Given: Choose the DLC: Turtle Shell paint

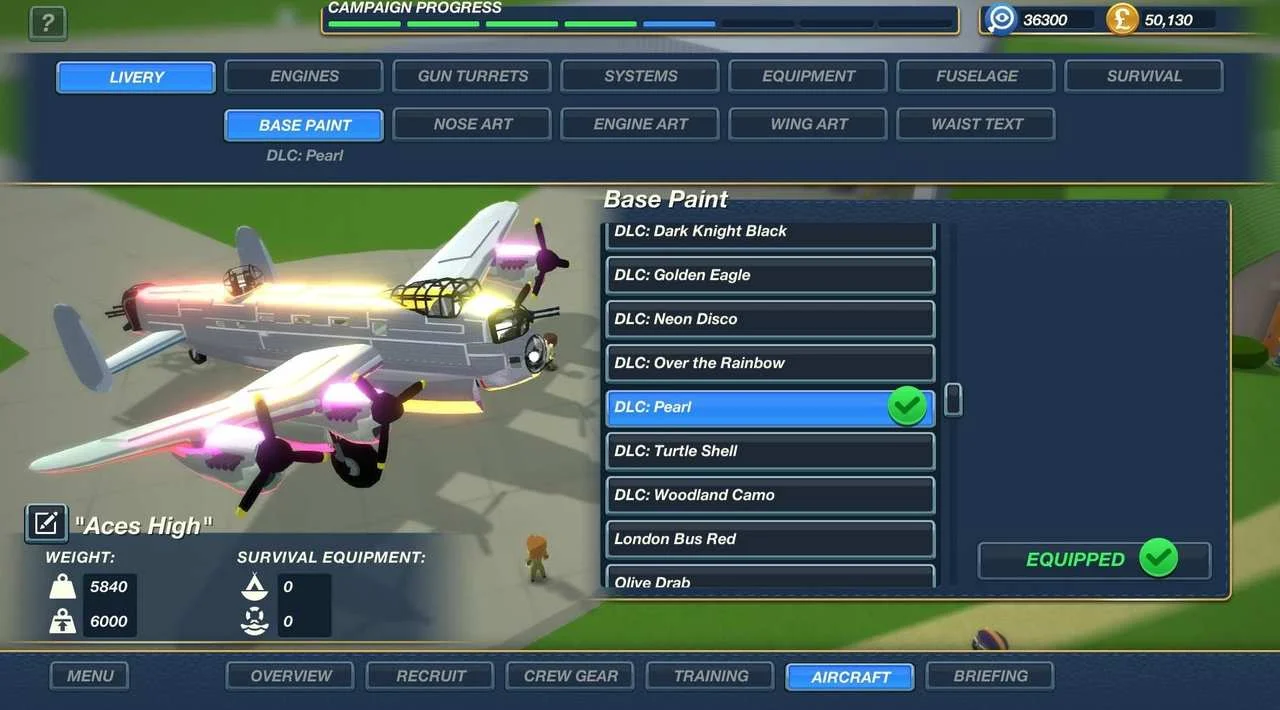Looking at the screenshot, I should pyautogui.click(x=770, y=451).
